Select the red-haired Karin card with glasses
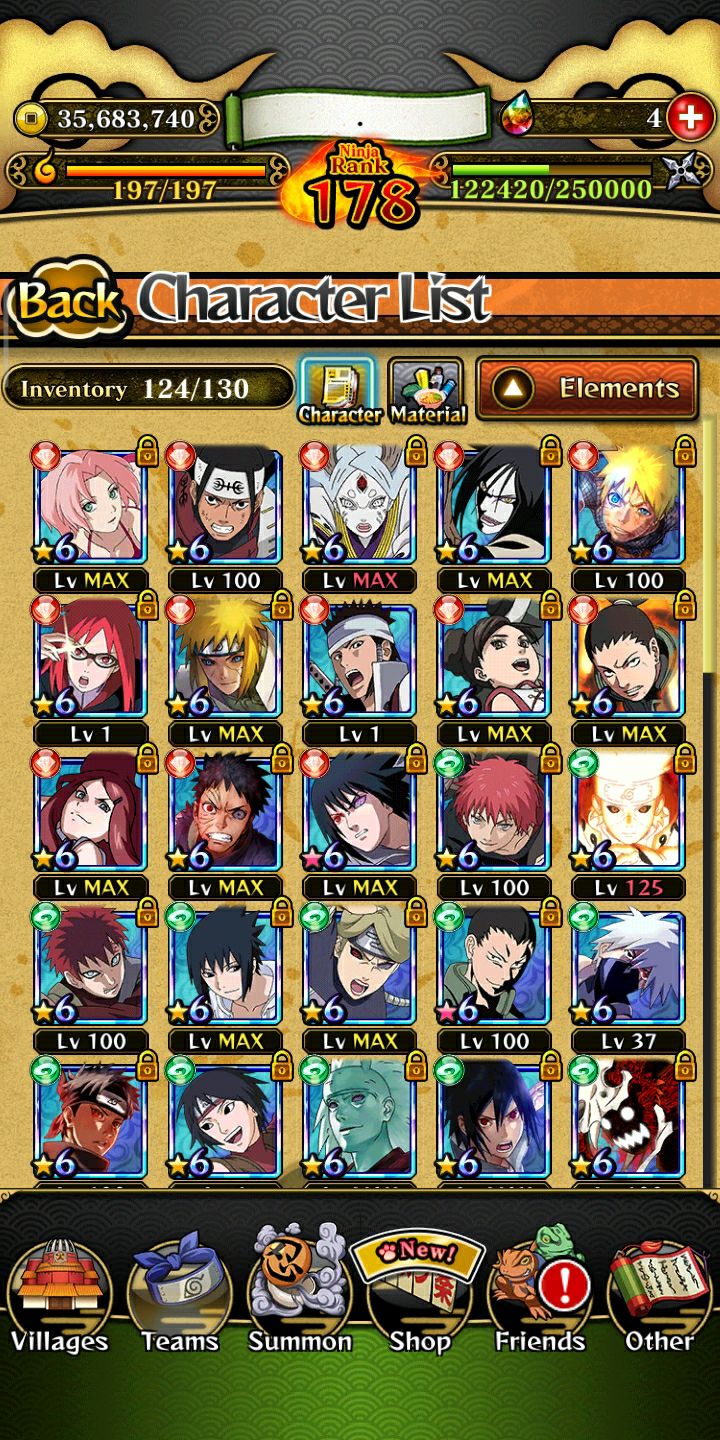The image size is (720, 1440). [91, 660]
